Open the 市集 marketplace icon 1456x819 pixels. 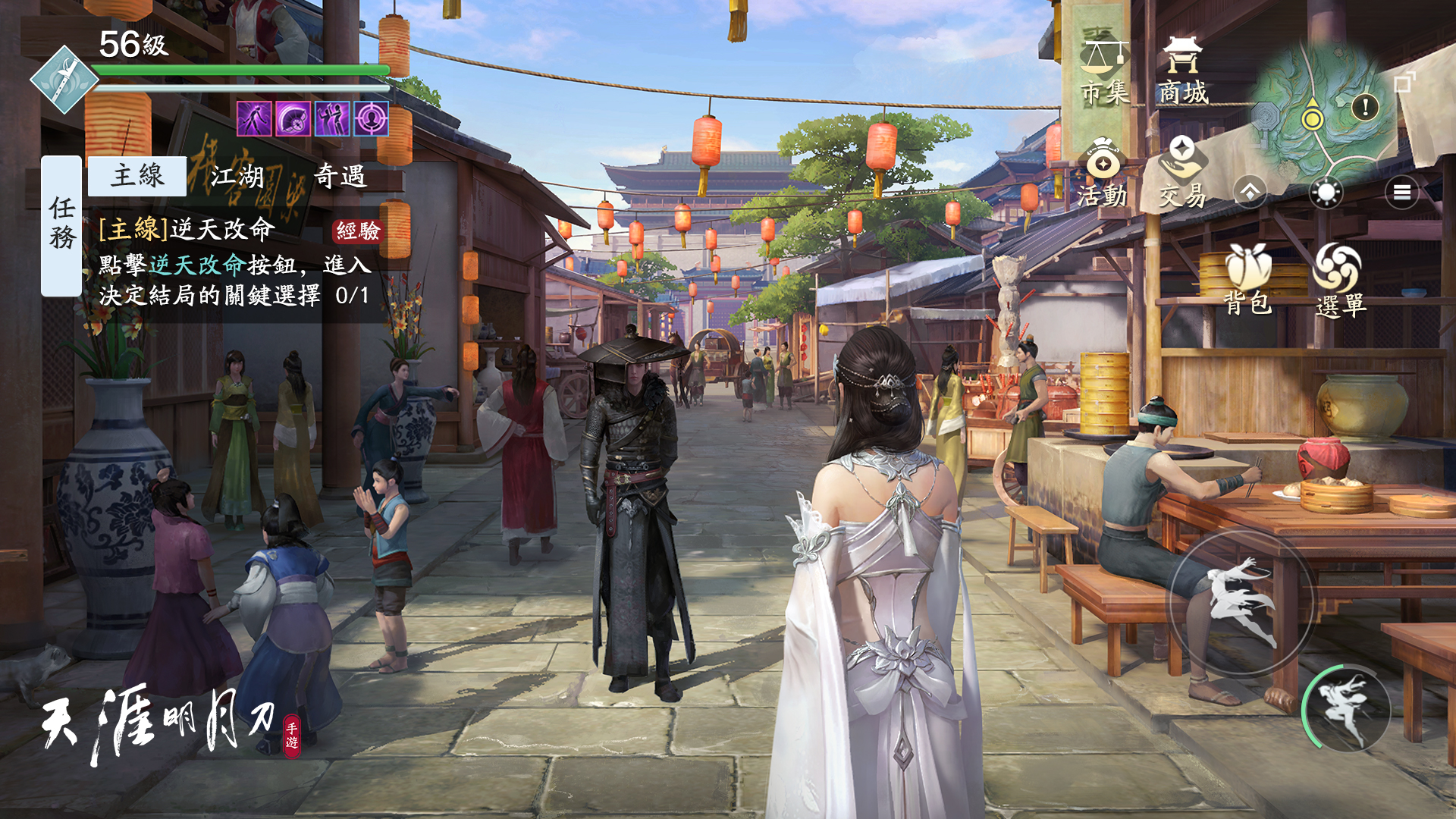click(x=1104, y=57)
